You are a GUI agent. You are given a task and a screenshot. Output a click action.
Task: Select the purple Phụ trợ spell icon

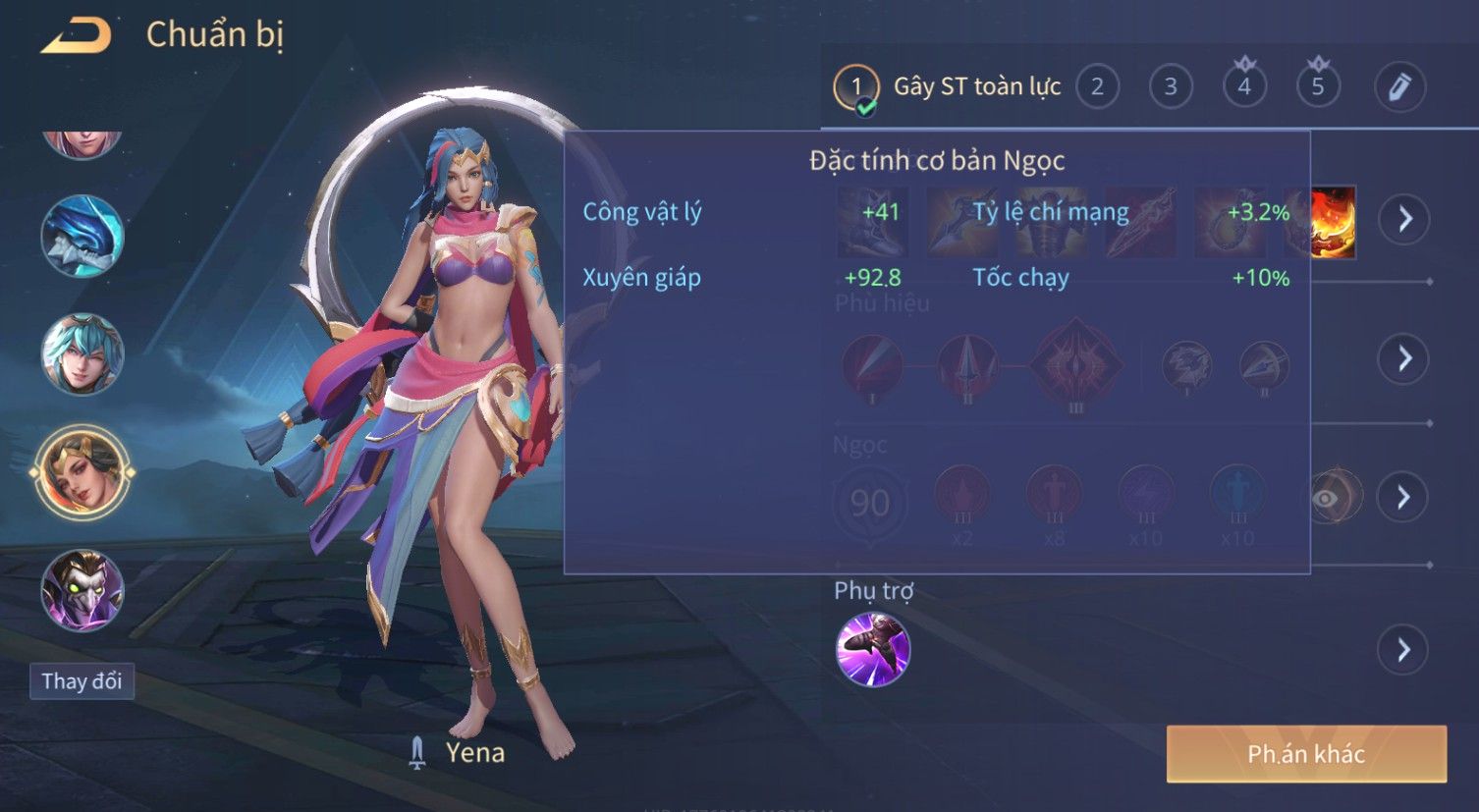(872, 649)
